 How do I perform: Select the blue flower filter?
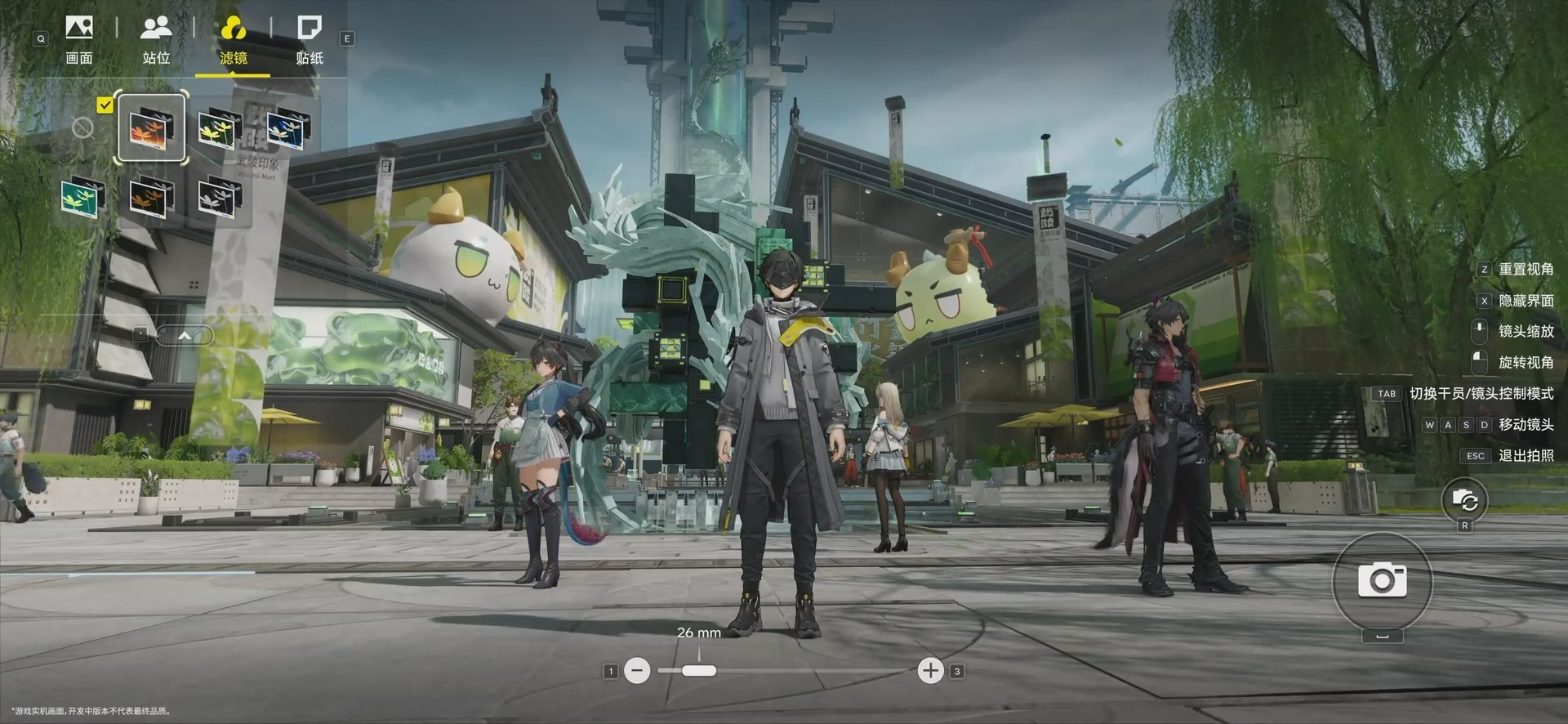coord(287,128)
